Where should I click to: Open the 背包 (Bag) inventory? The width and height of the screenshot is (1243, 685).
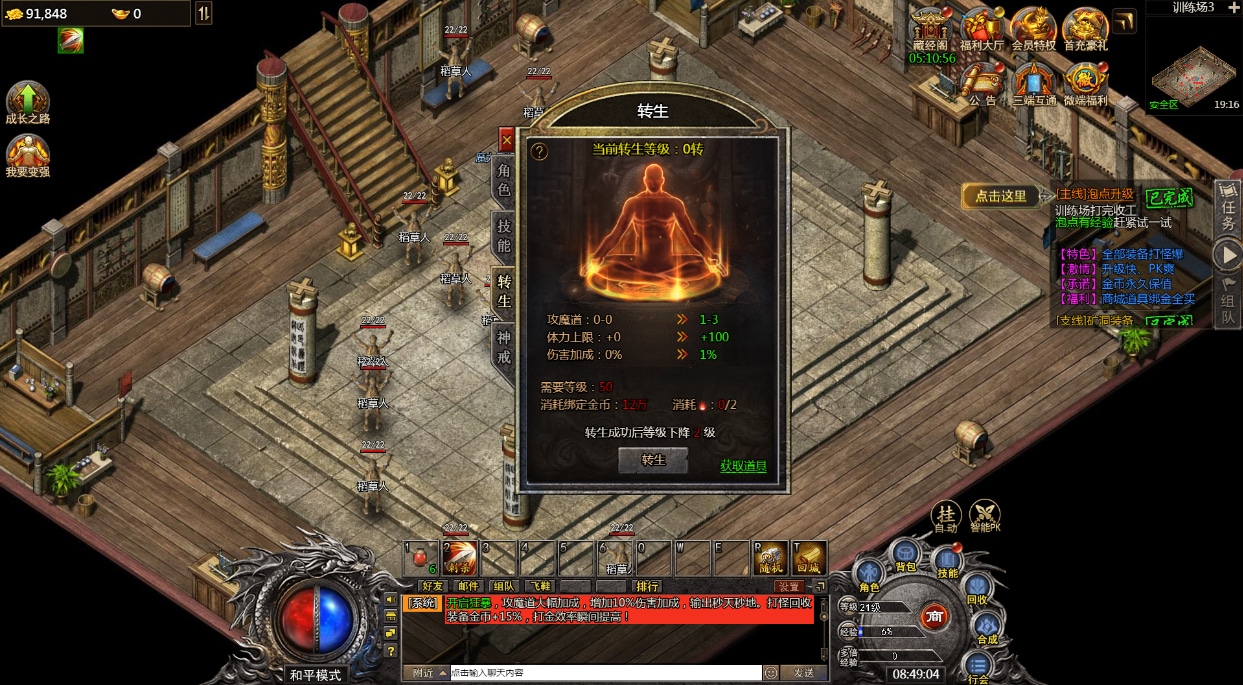tap(906, 554)
